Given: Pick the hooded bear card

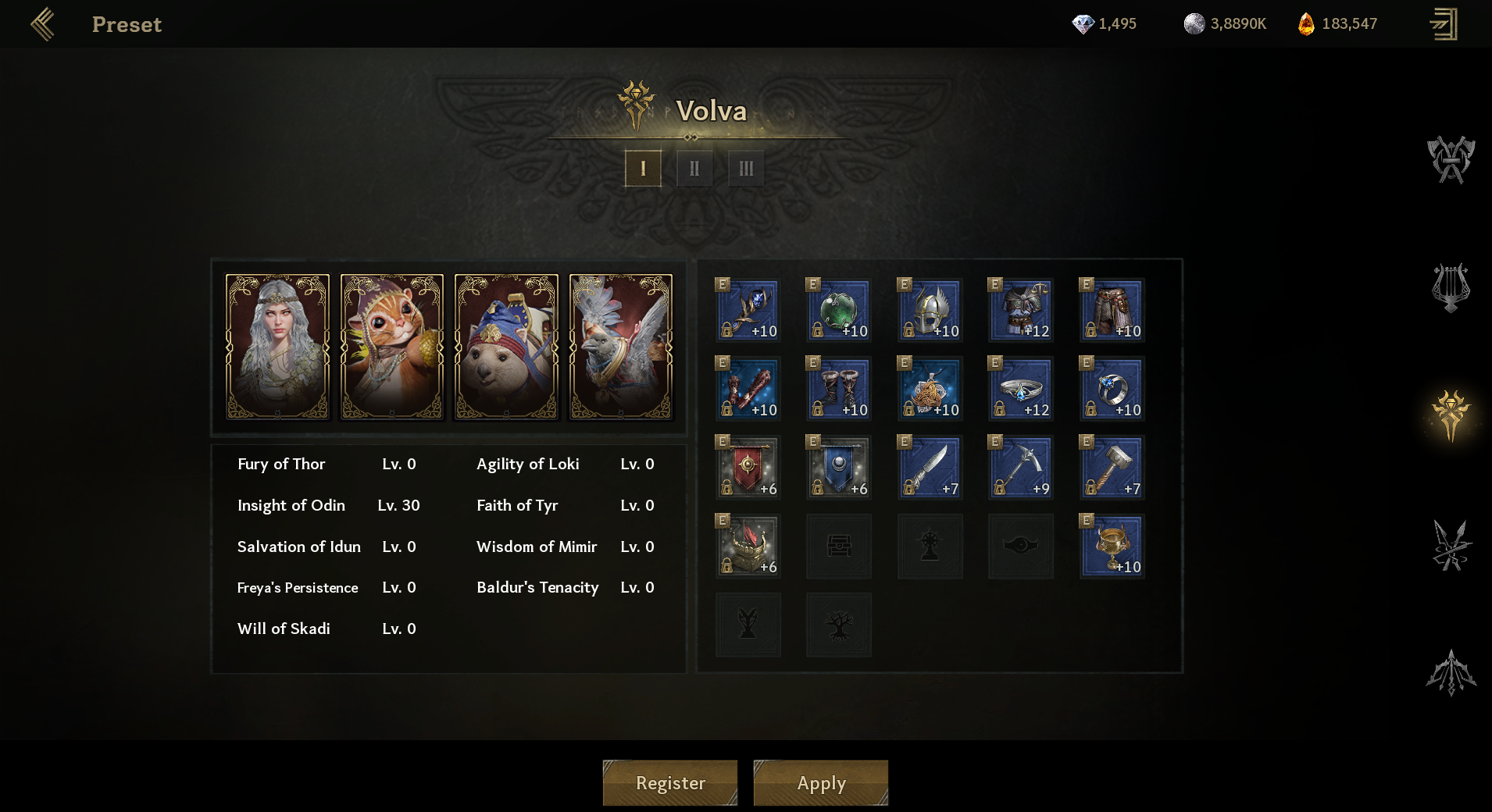Looking at the screenshot, I should point(506,347).
